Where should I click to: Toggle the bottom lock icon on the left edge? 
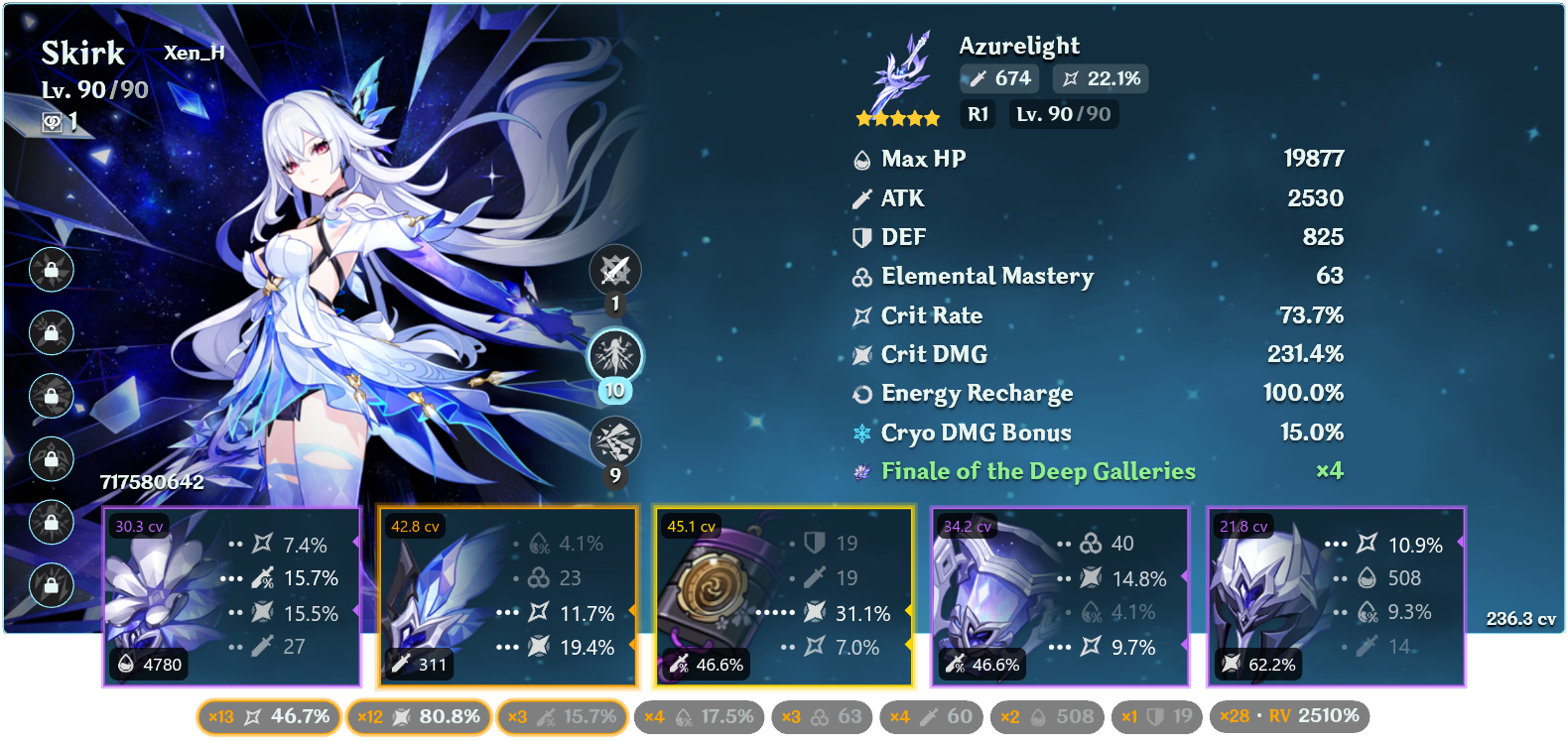(x=51, y=585)
